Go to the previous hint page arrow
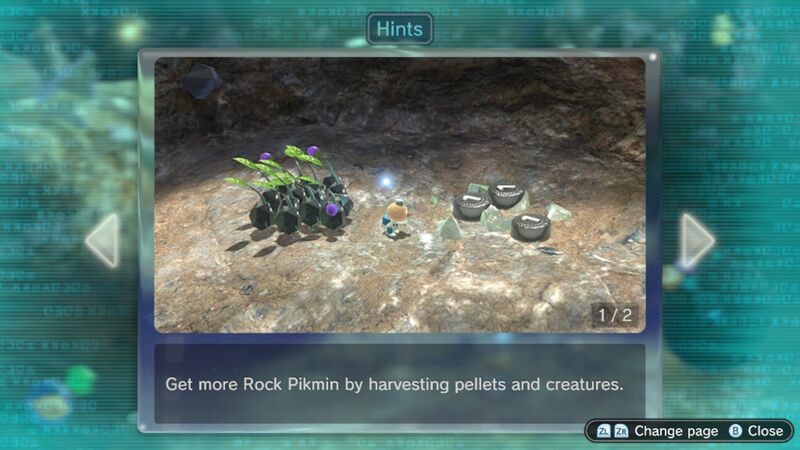This screenshot has height=450, width=800. point(103,240)
